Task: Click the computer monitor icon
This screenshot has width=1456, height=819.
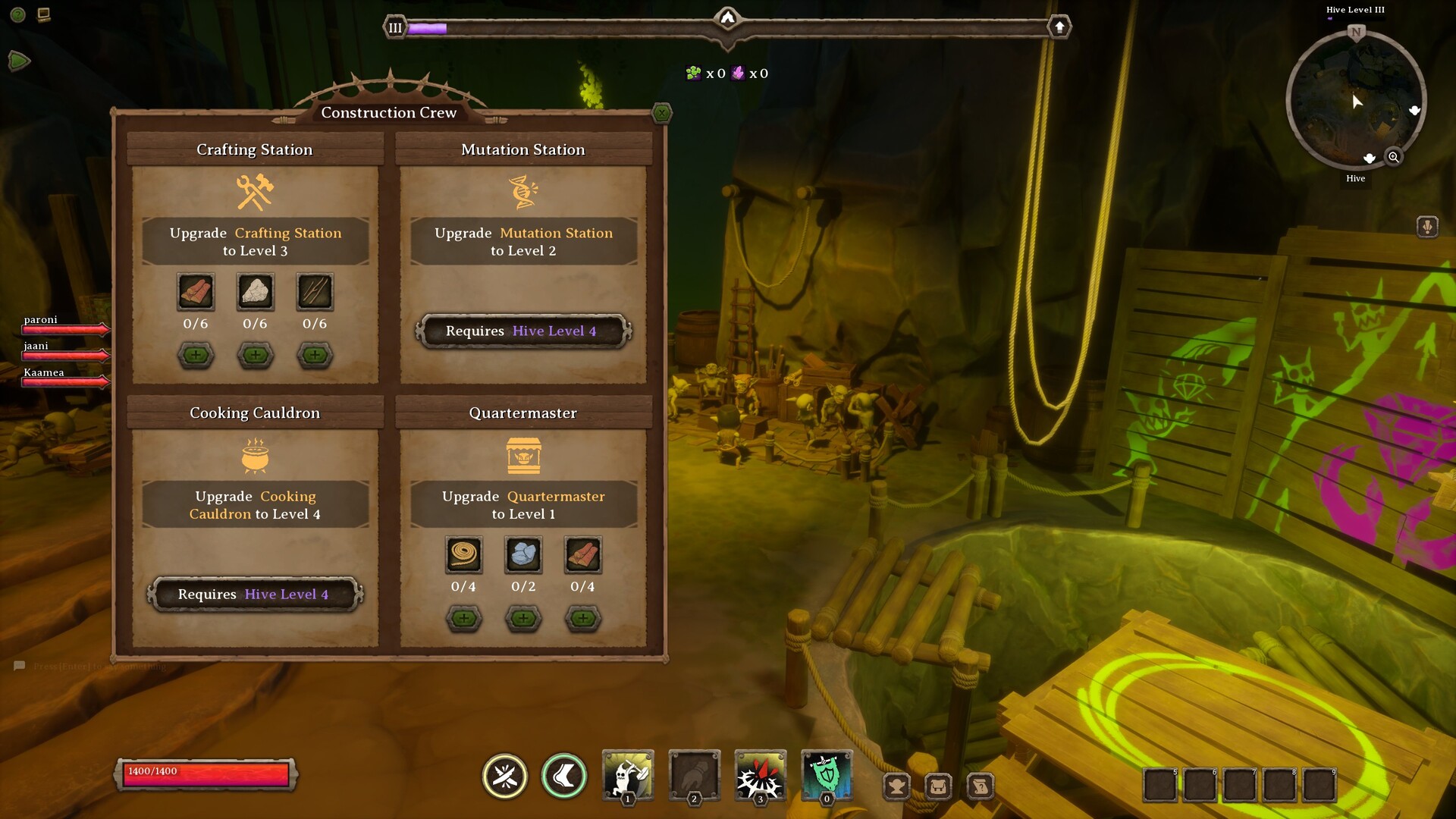Action: coord(44,14)
